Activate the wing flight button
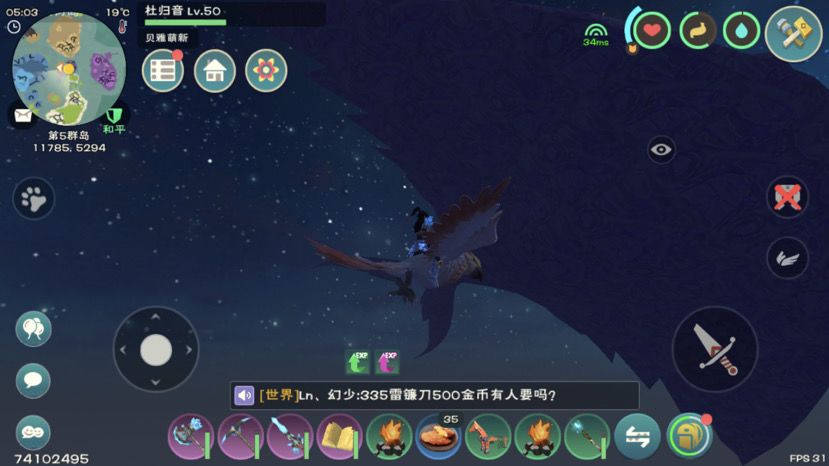Screen dimensions: 829x466 (787, 258)
